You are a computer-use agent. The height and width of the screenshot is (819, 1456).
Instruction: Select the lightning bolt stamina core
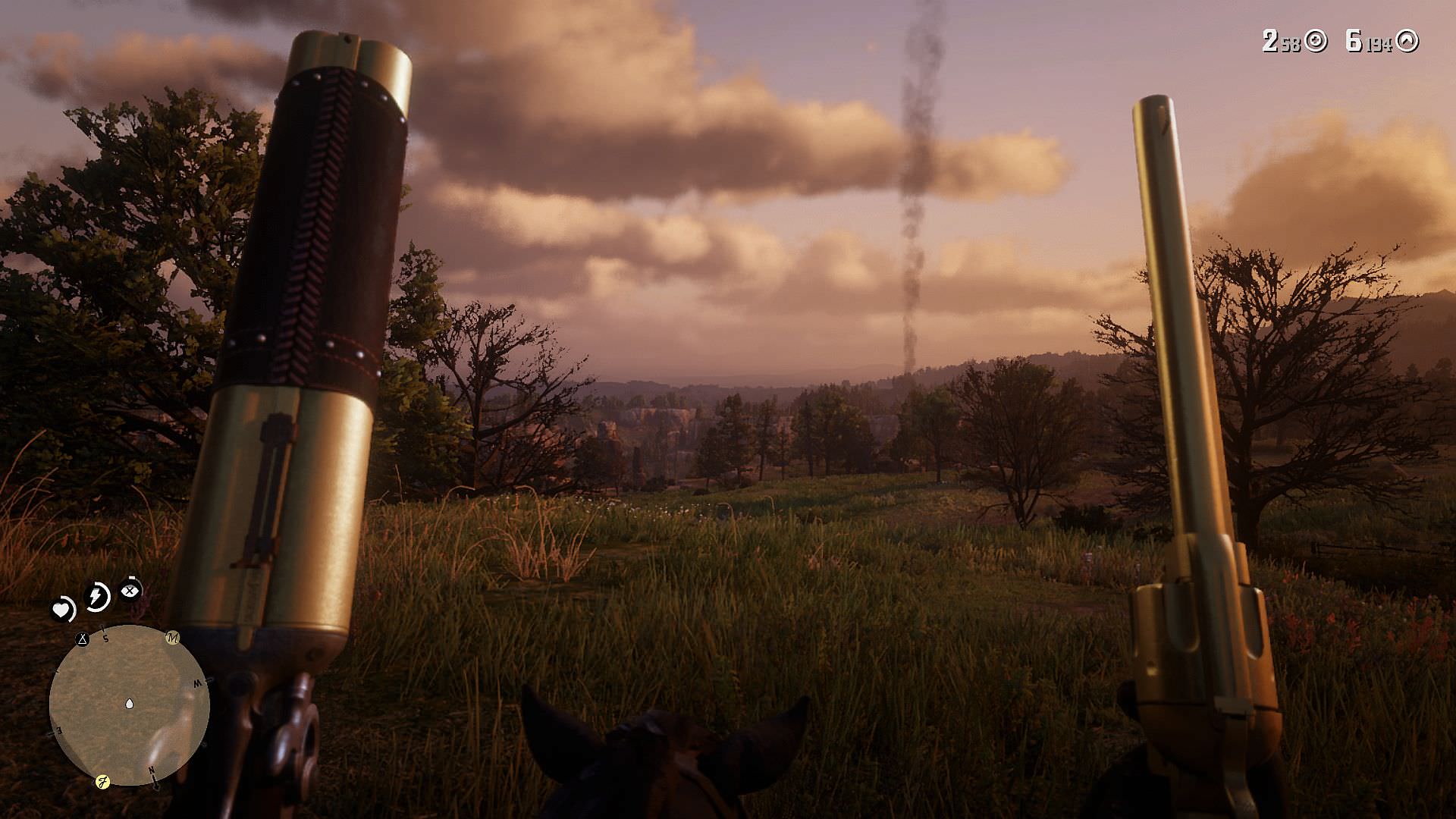coord(97,596)
